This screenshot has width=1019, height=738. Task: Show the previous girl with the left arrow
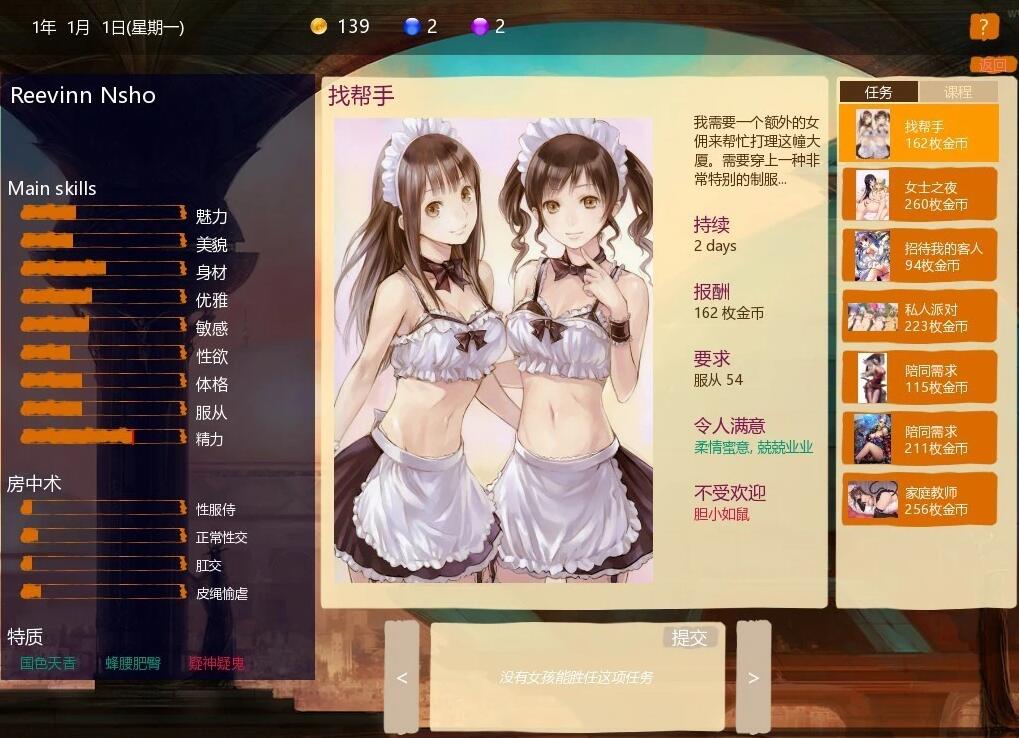tap(402, 677)
